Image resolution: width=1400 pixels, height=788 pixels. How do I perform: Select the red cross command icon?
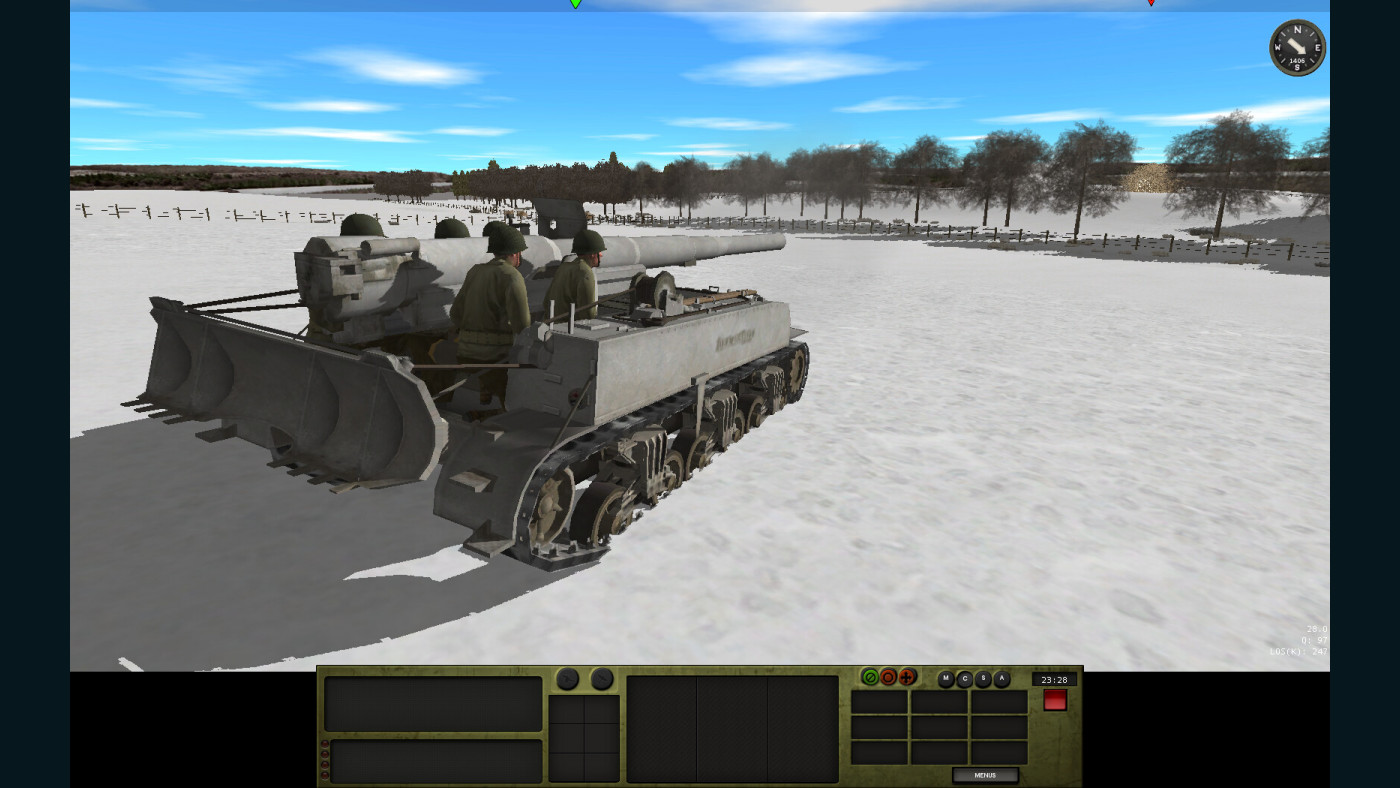[907, 678]
